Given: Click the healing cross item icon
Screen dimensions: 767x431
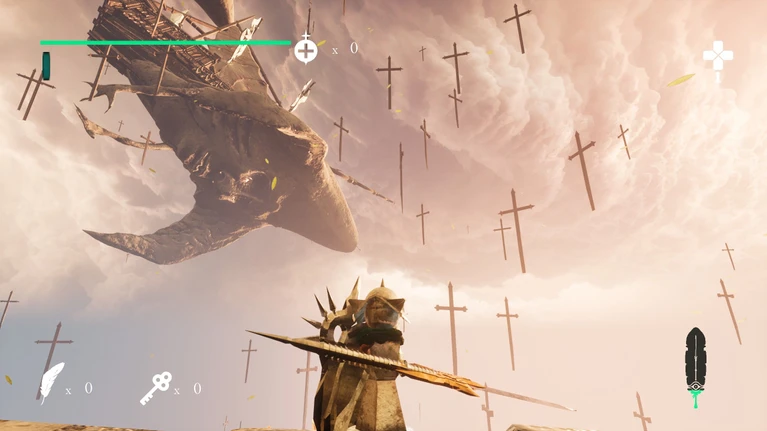Looking at the screenshot, I should pyautogui.click(x=306, y=49).
